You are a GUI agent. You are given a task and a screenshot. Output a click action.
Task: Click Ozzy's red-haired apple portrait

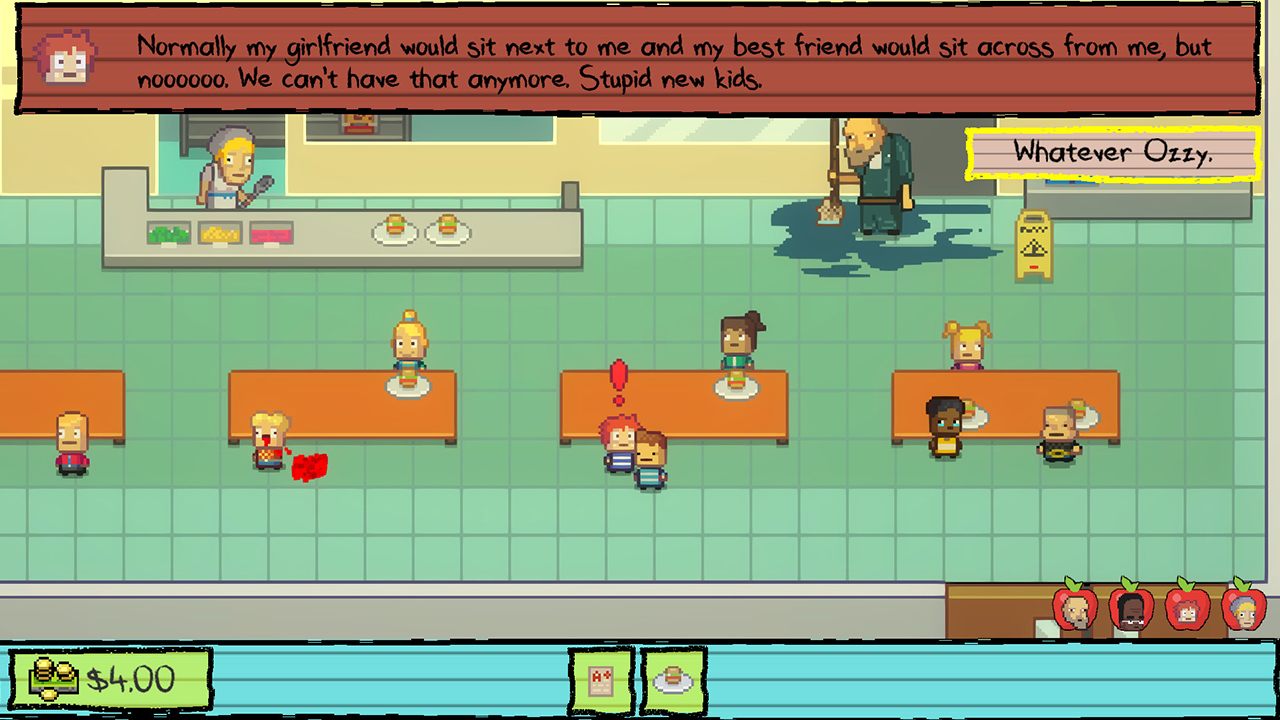pos(1187,608)
